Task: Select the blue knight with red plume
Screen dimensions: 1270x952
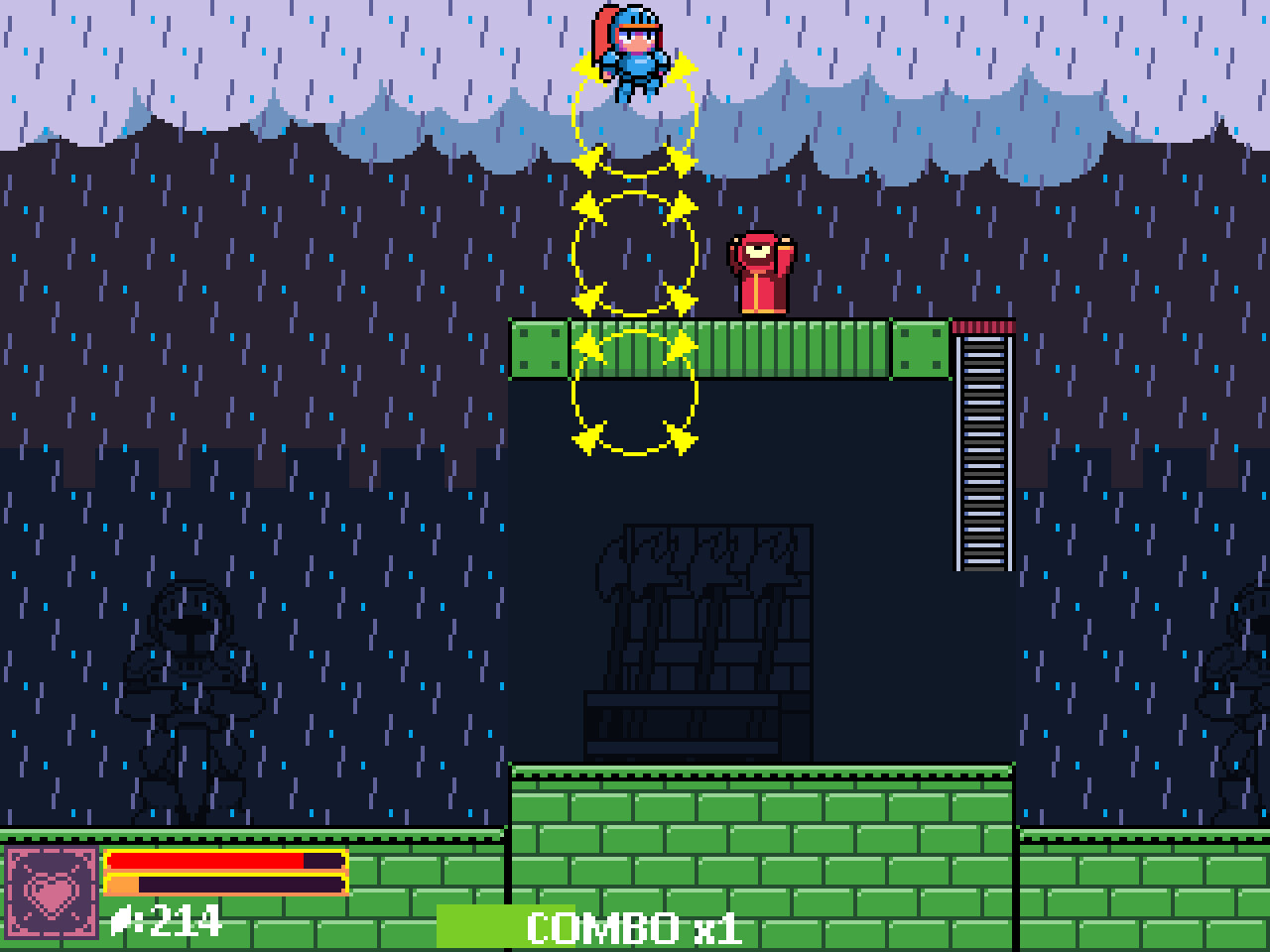Action: [x=630, y=55]
